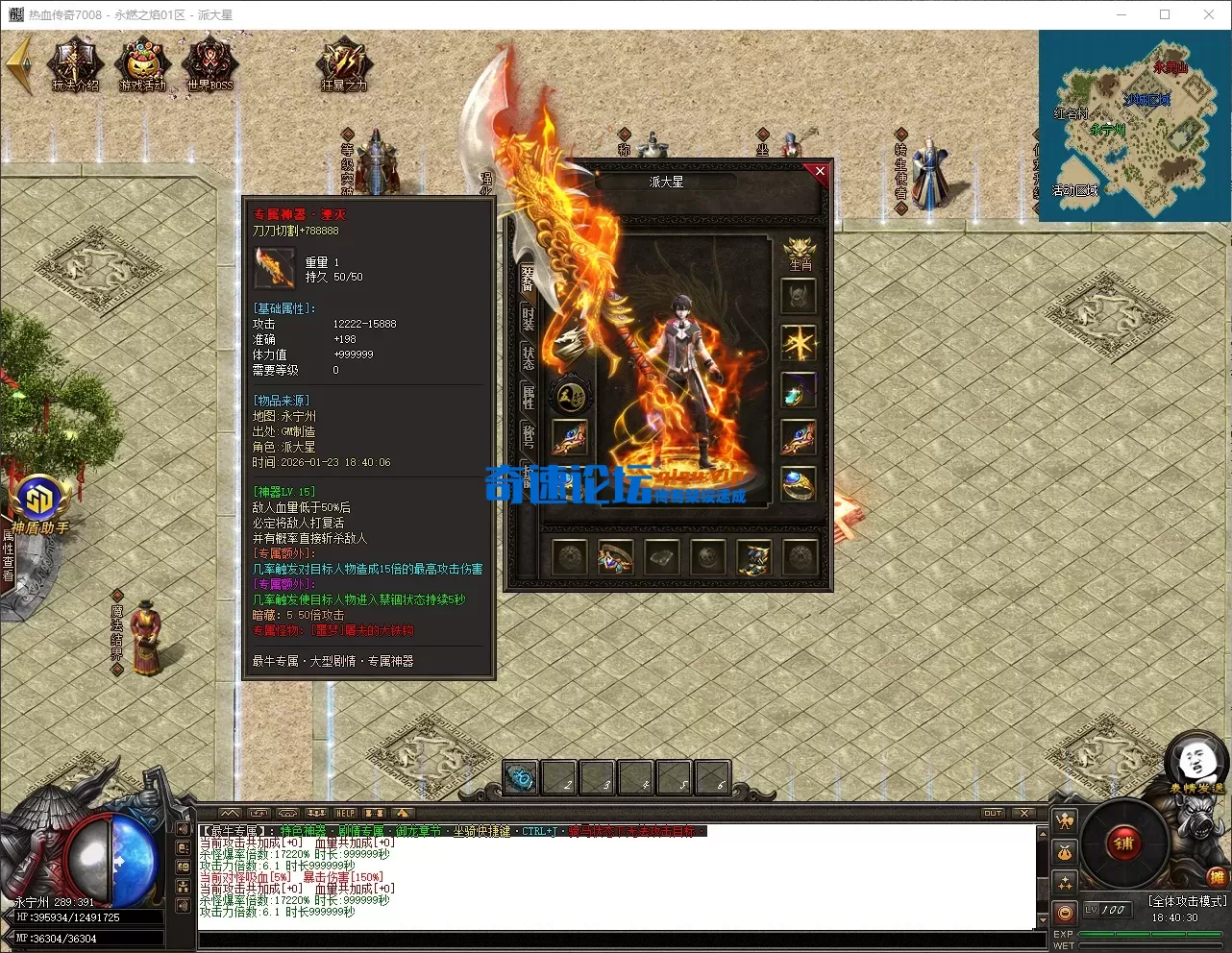Switch to the 时装 costume tab
The width and height of the screenshot is (1232, 953).
tap(528, 320)
